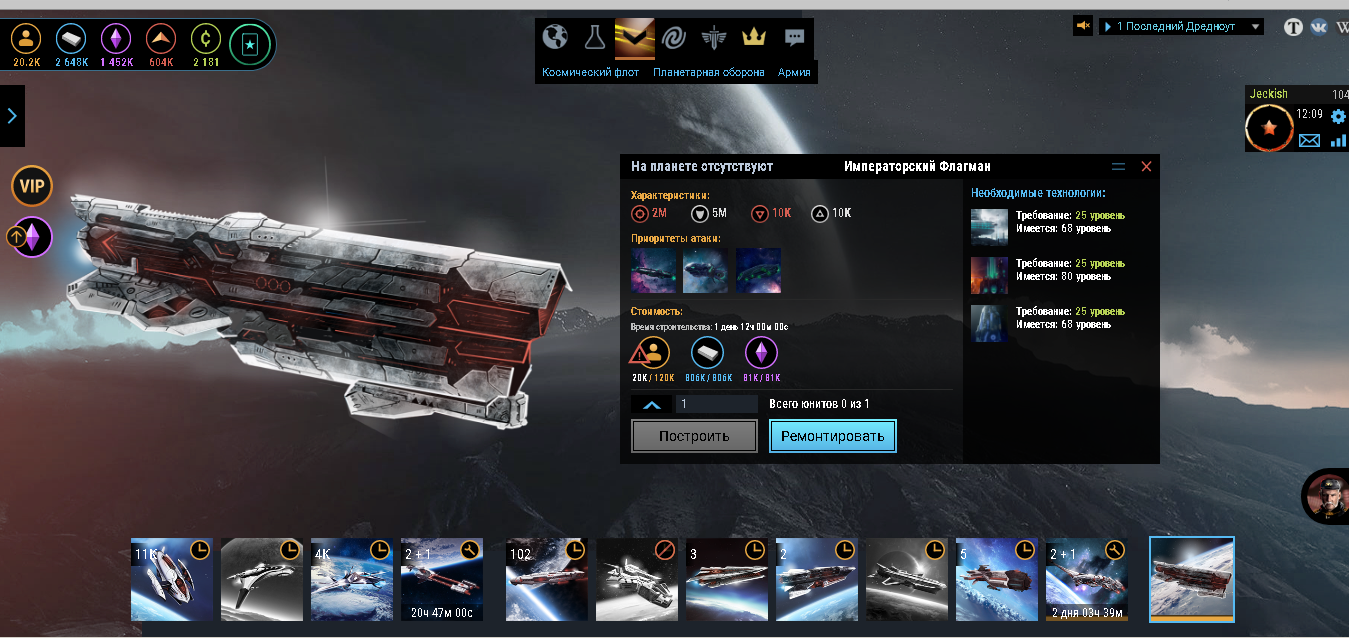Open the planet dropdown Последний Дредноут

pyautogui.click(x=1181, y=27)
